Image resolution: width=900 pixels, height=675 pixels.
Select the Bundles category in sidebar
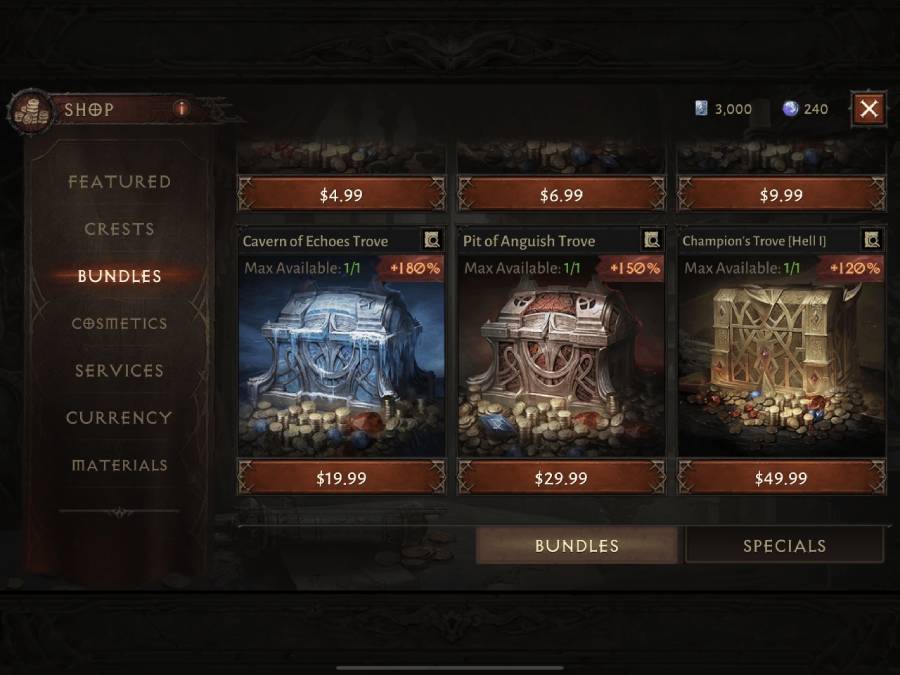pyautogui.click(x=119, y=276)
